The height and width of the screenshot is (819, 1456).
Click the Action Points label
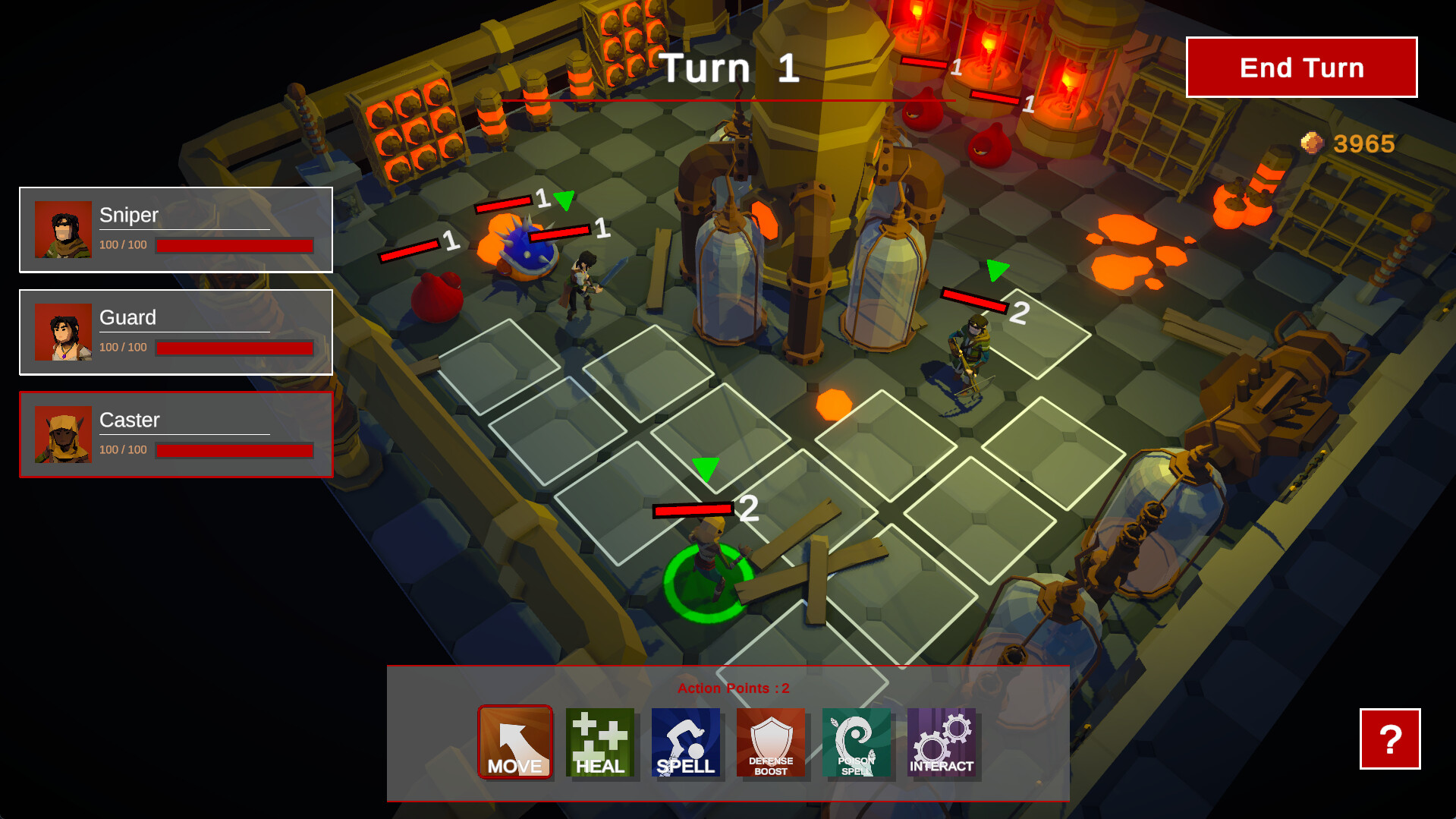(x=732, y=688)
